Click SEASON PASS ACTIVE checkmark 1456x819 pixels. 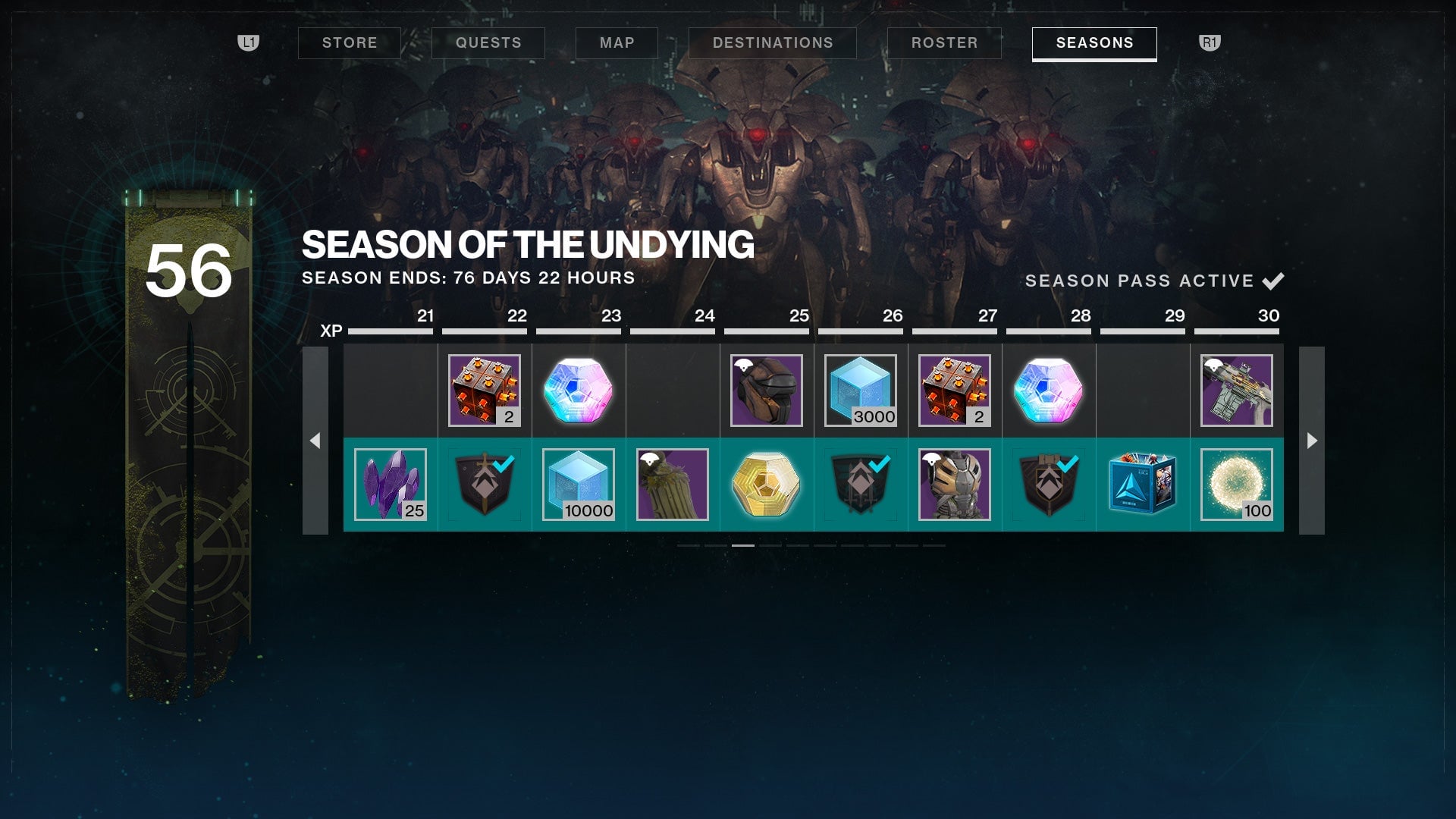1272,281
